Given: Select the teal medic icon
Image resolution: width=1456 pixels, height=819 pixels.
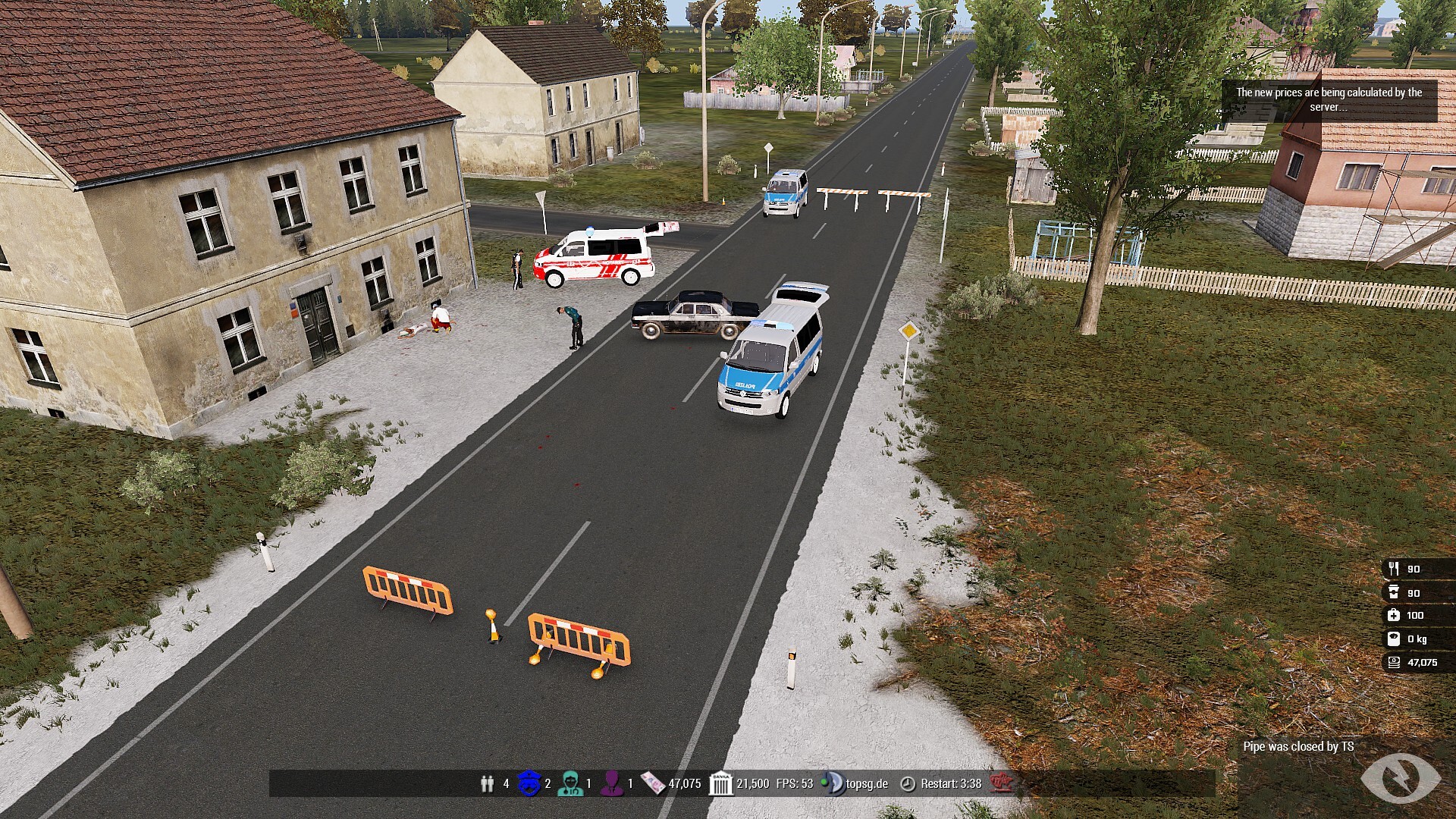Looking at the screenshot, I should coord(570,783).
